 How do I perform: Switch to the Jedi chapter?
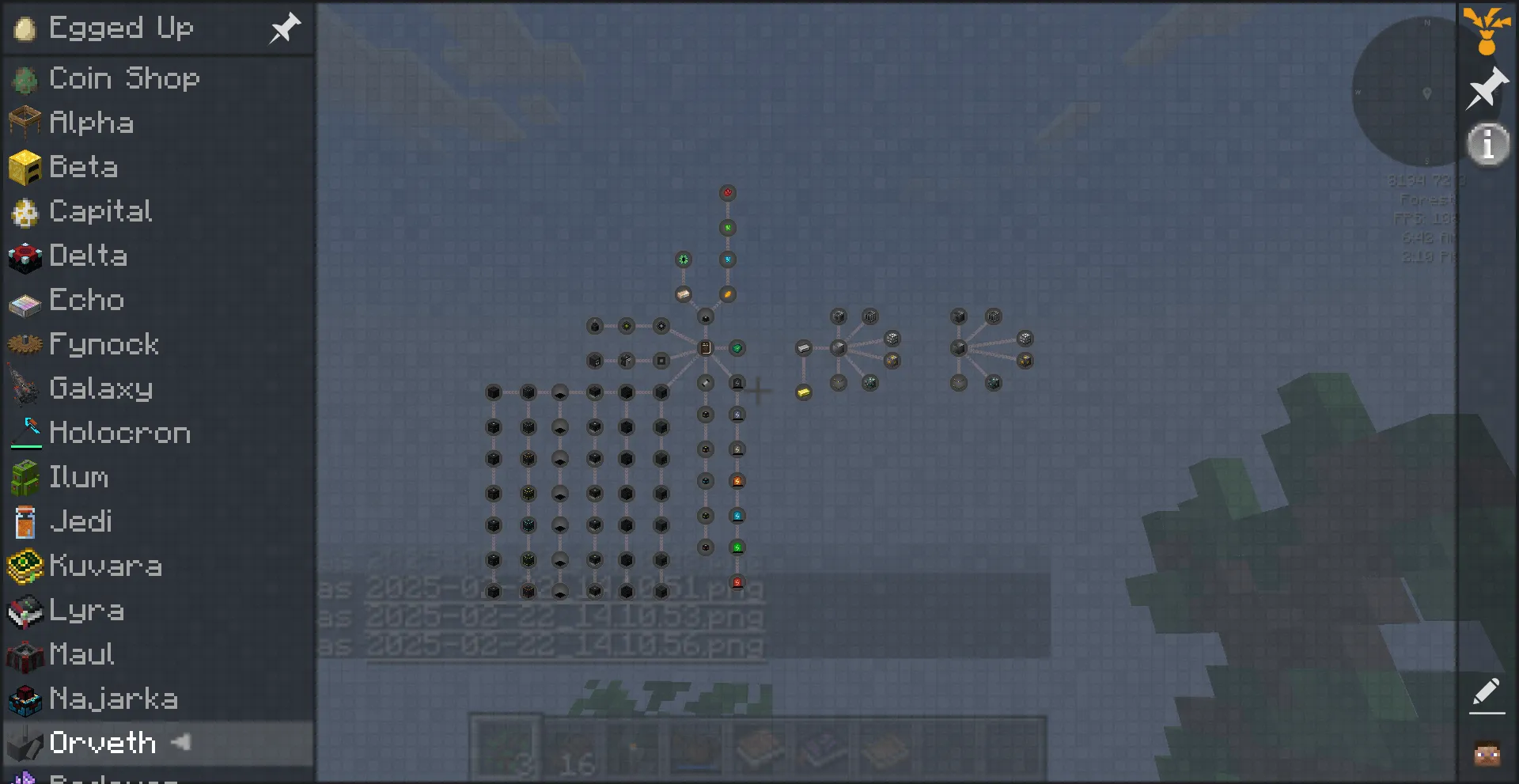pyautogui.click(x=81, y=521)
